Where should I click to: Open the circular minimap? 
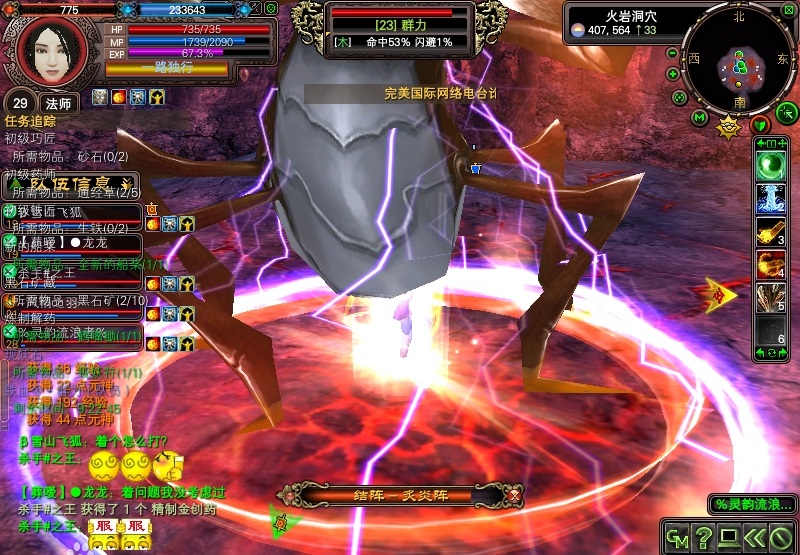[x=740, y=58]
